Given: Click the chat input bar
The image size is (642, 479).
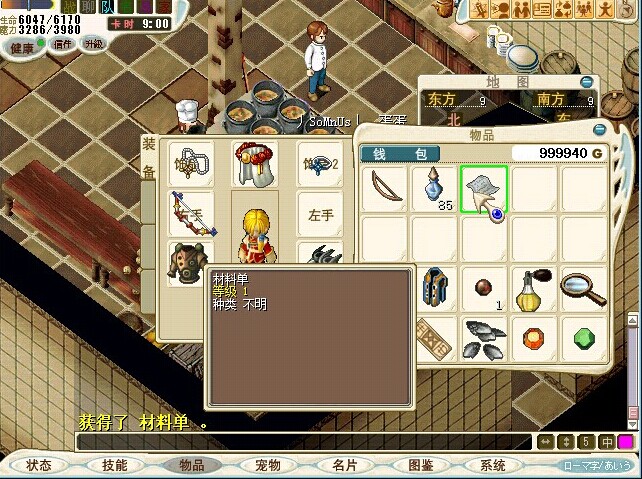Looking at the screenshot, I should tap(300, 442).
